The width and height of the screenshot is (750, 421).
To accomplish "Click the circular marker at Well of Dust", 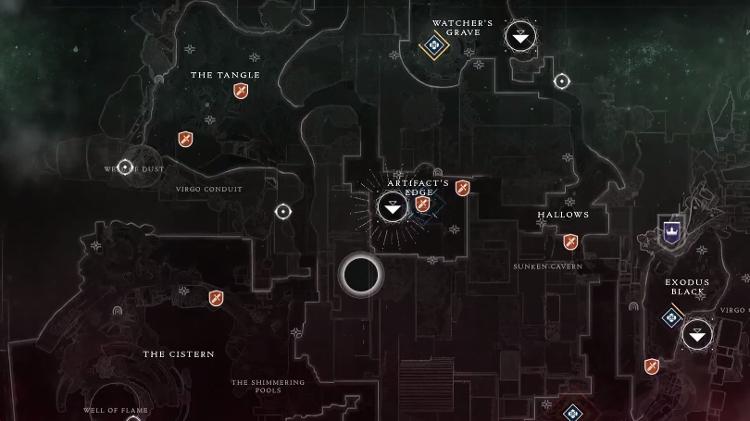I will coord(125,167).
